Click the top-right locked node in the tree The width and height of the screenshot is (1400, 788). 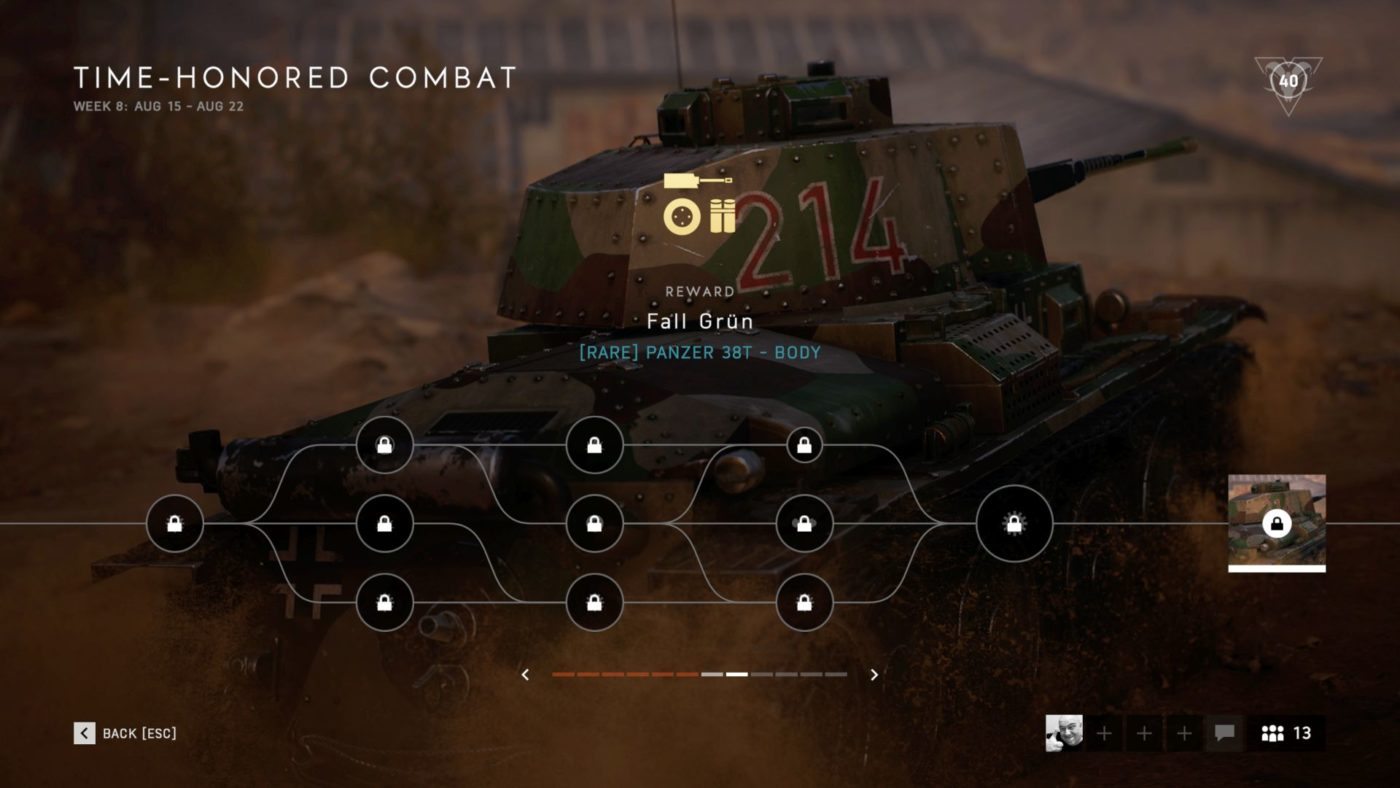[x=803, y=446]
